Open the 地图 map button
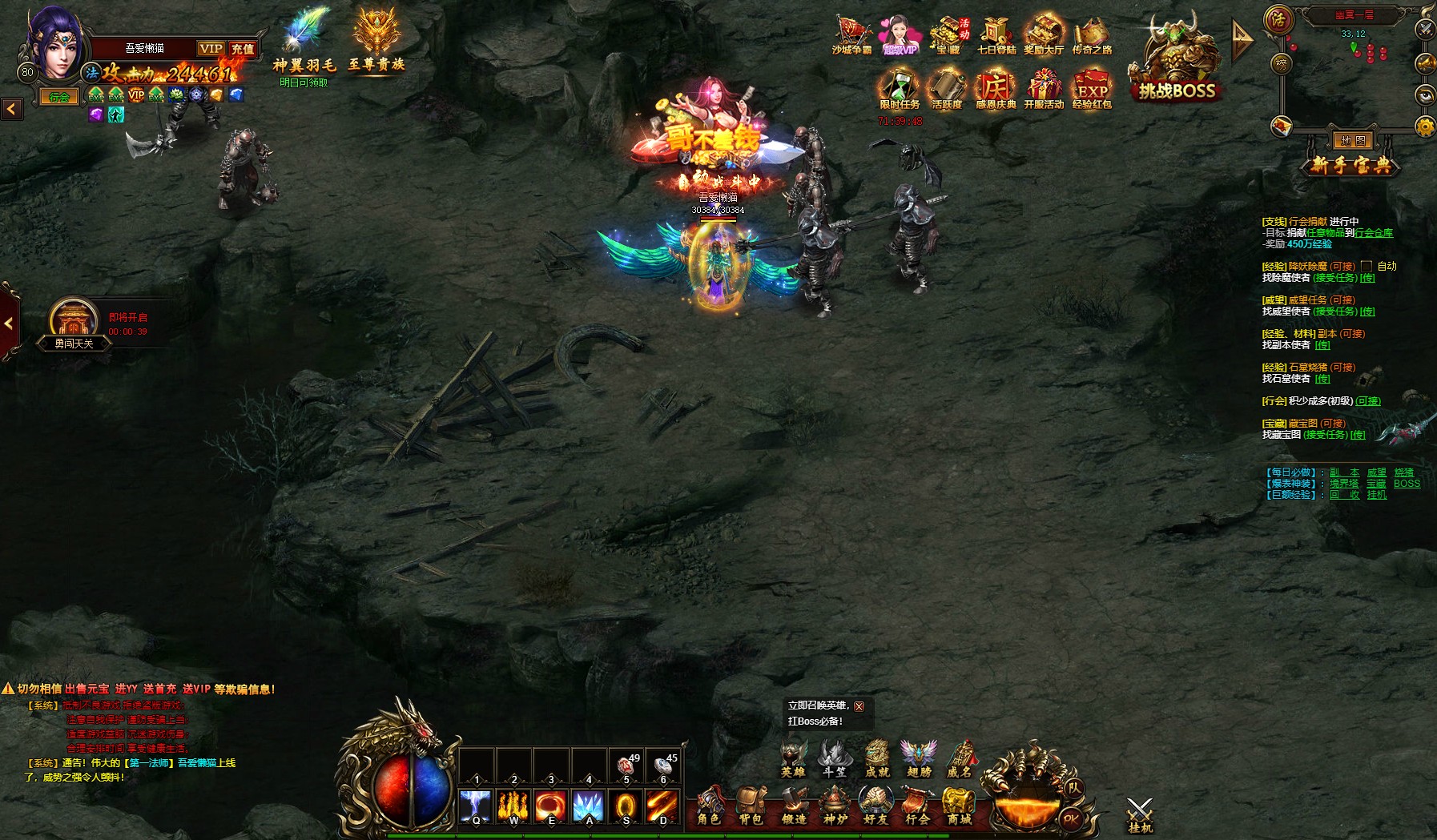Screen dimensions: 1437x840 point(1353,141)
